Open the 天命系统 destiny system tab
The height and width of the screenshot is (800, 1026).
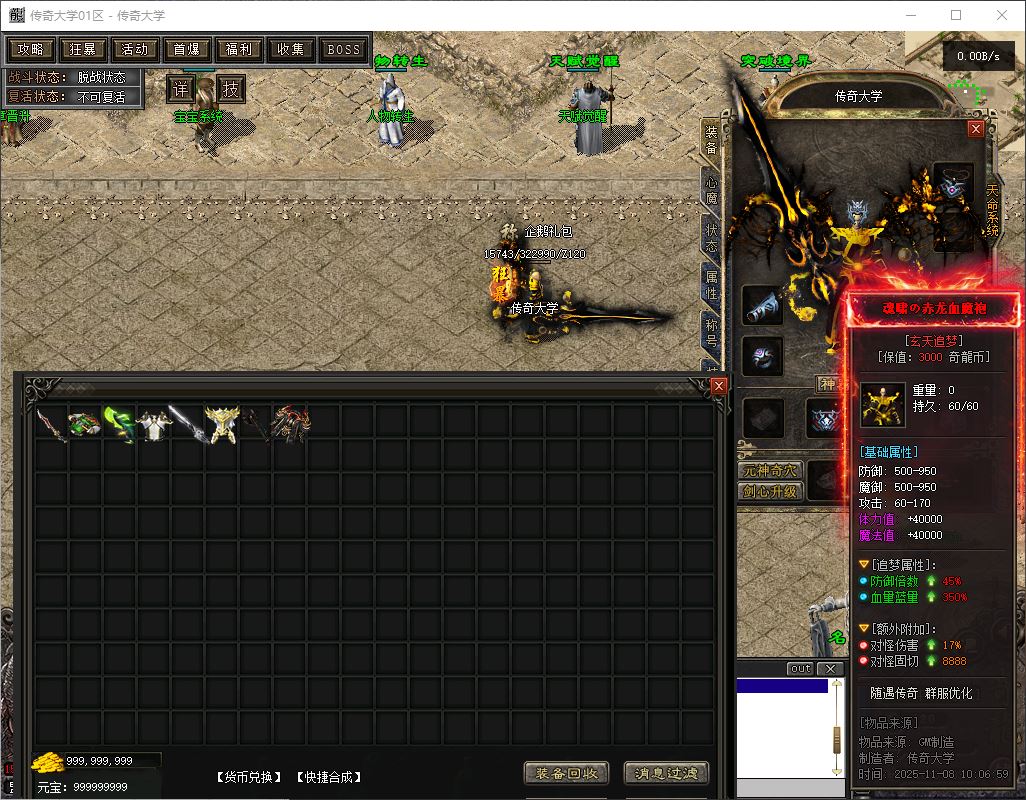pyautogui.click(x=992, y=210)
